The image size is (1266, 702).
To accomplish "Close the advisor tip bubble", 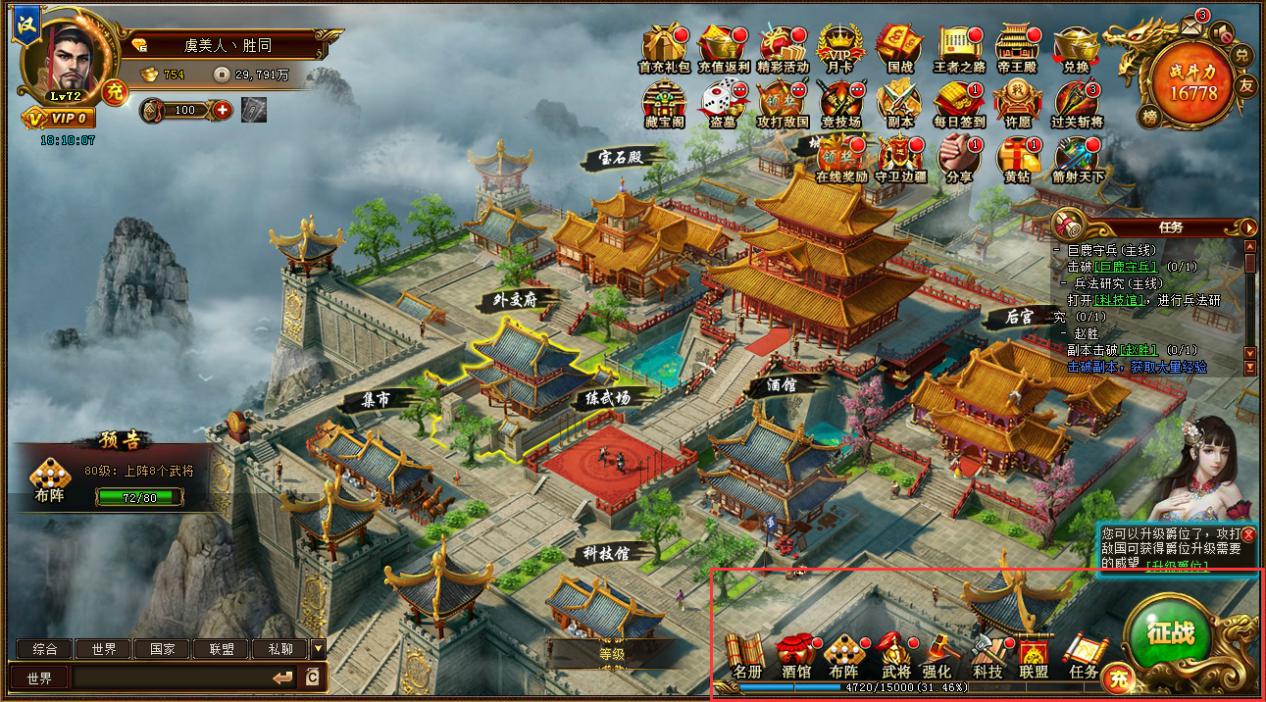I will click(1248, 534).
